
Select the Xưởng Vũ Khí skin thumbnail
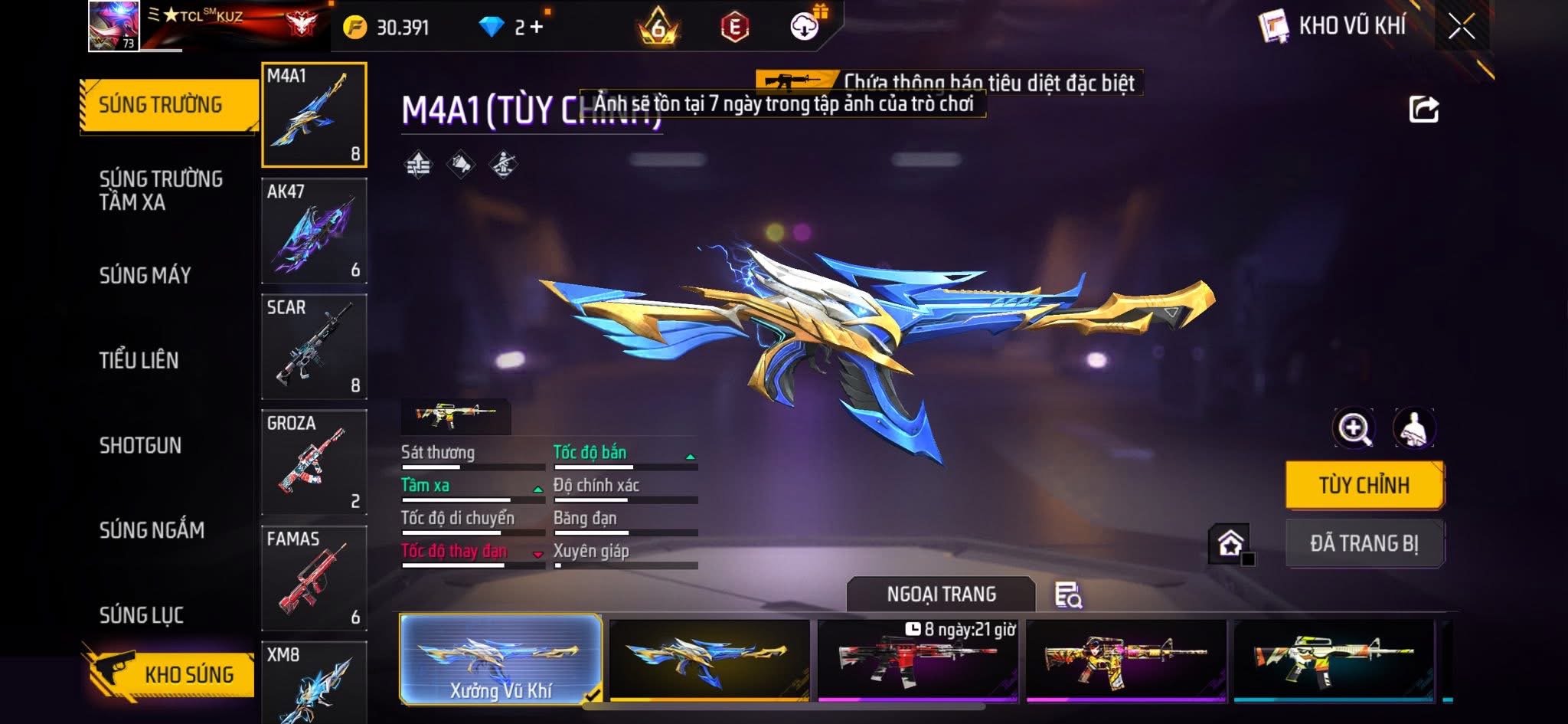coord(501,659)
